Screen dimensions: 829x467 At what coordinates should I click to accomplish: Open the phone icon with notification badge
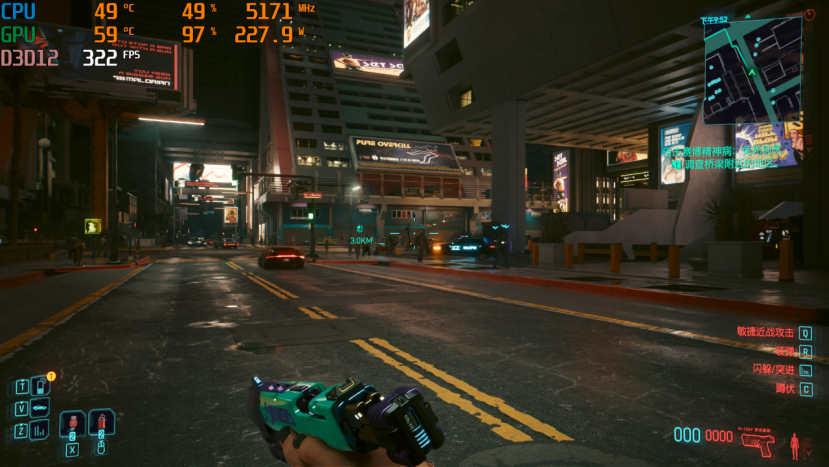tap(40, 386)
